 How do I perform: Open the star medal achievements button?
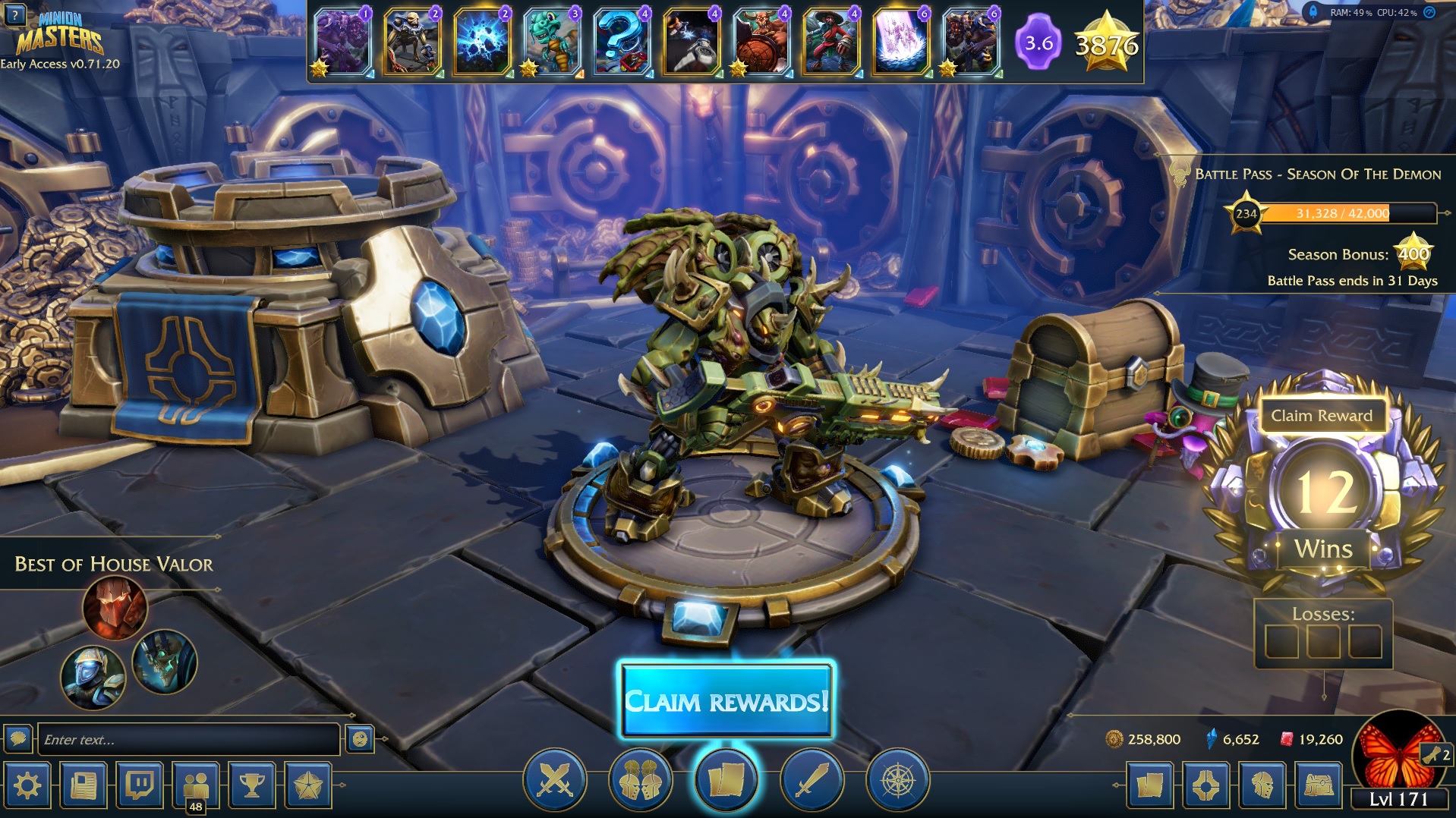(308, 785)
